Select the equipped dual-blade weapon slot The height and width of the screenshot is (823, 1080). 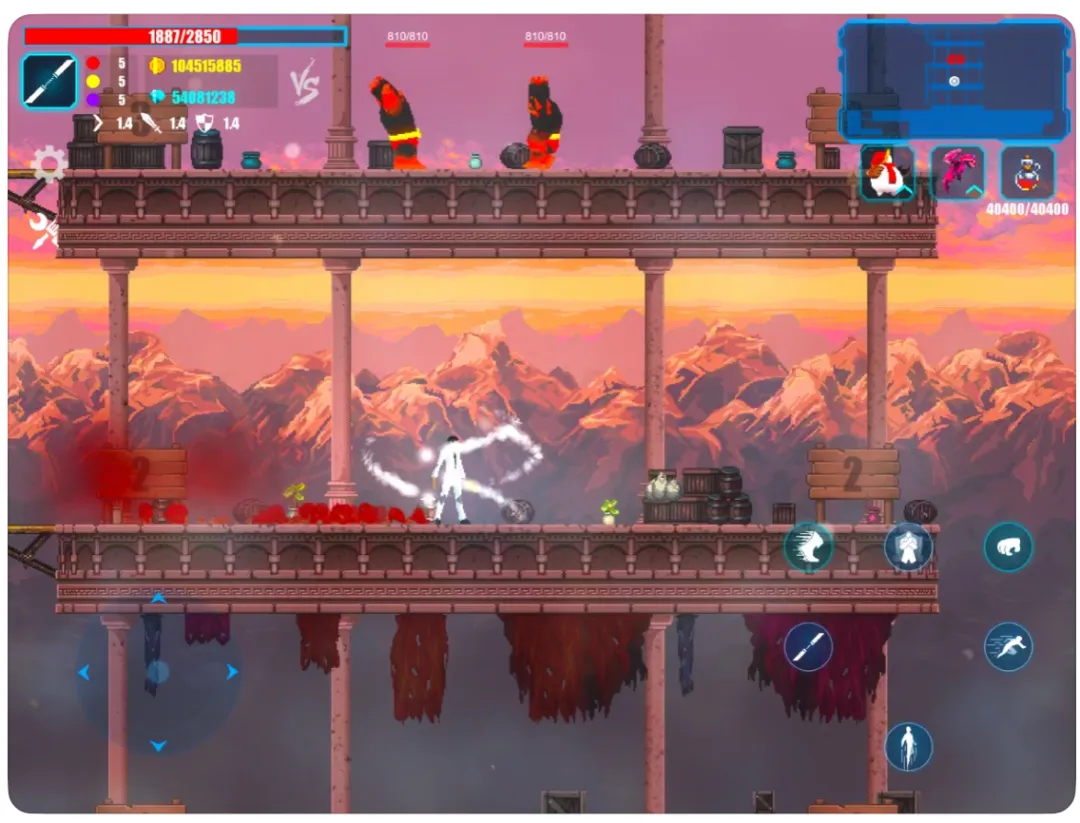[x=49, y=82]
